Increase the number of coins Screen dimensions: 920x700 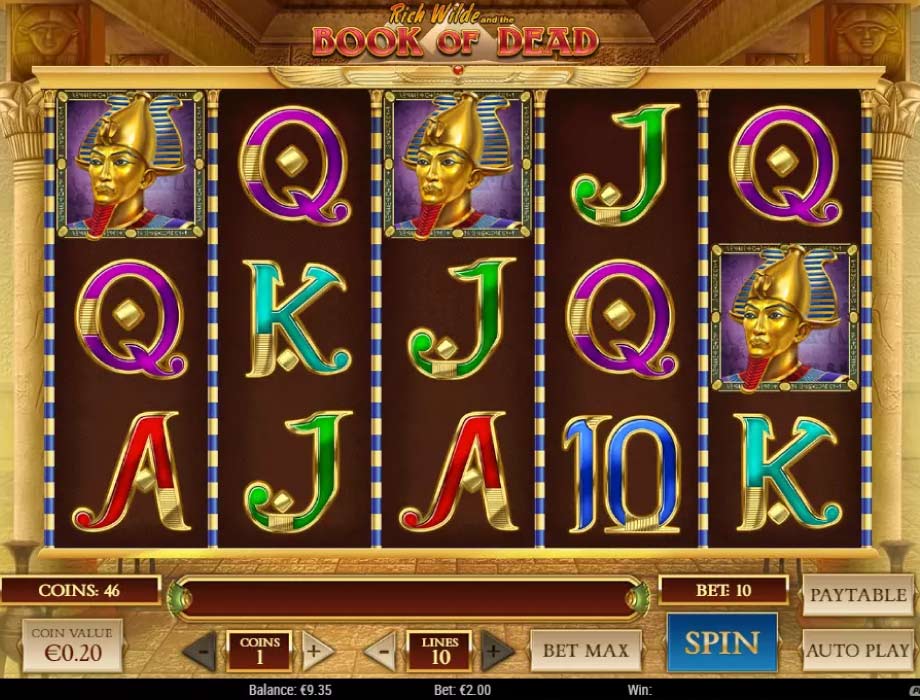coord(316,651)
